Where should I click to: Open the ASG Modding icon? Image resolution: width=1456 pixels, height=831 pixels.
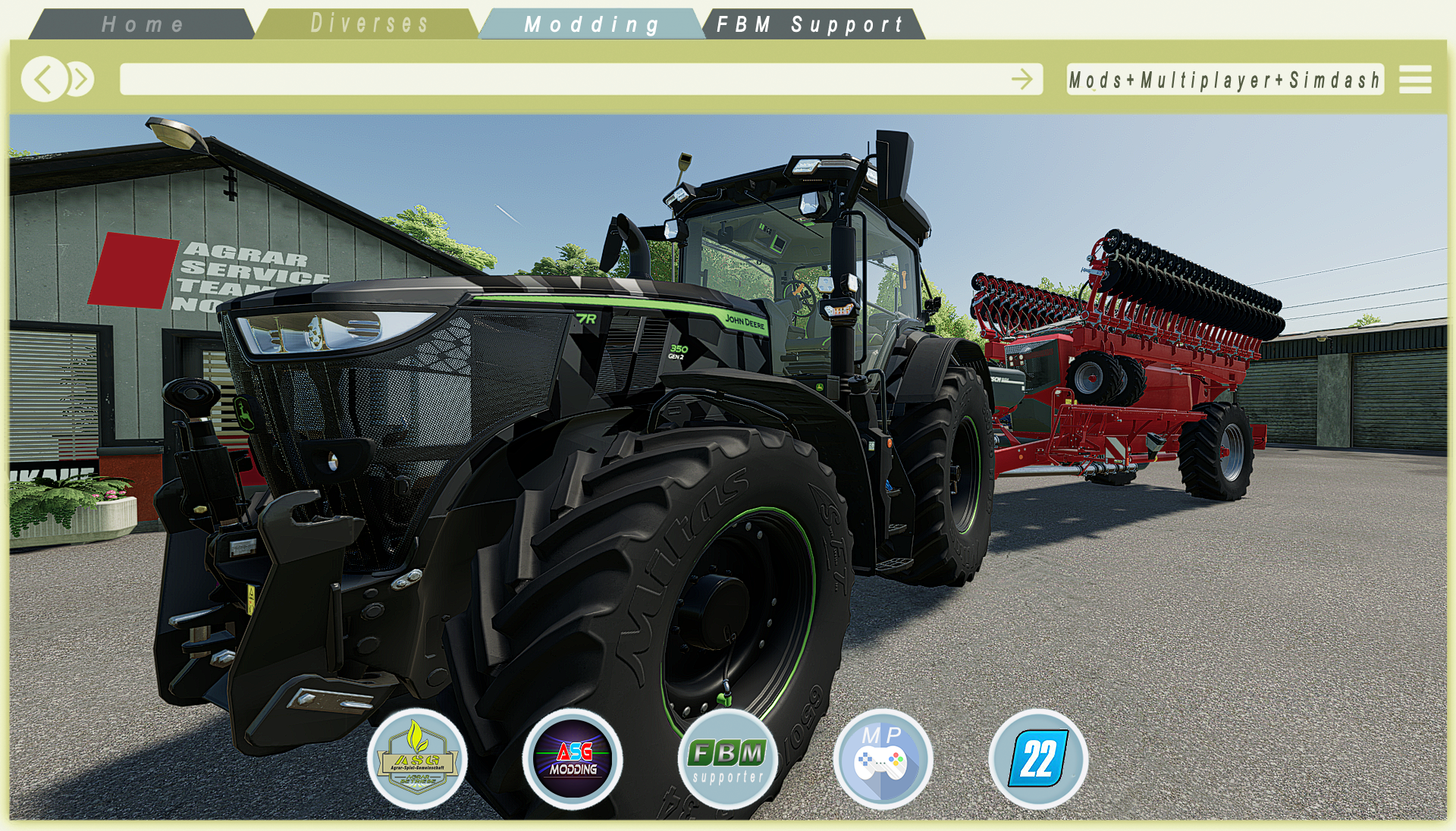pos(573,759)
